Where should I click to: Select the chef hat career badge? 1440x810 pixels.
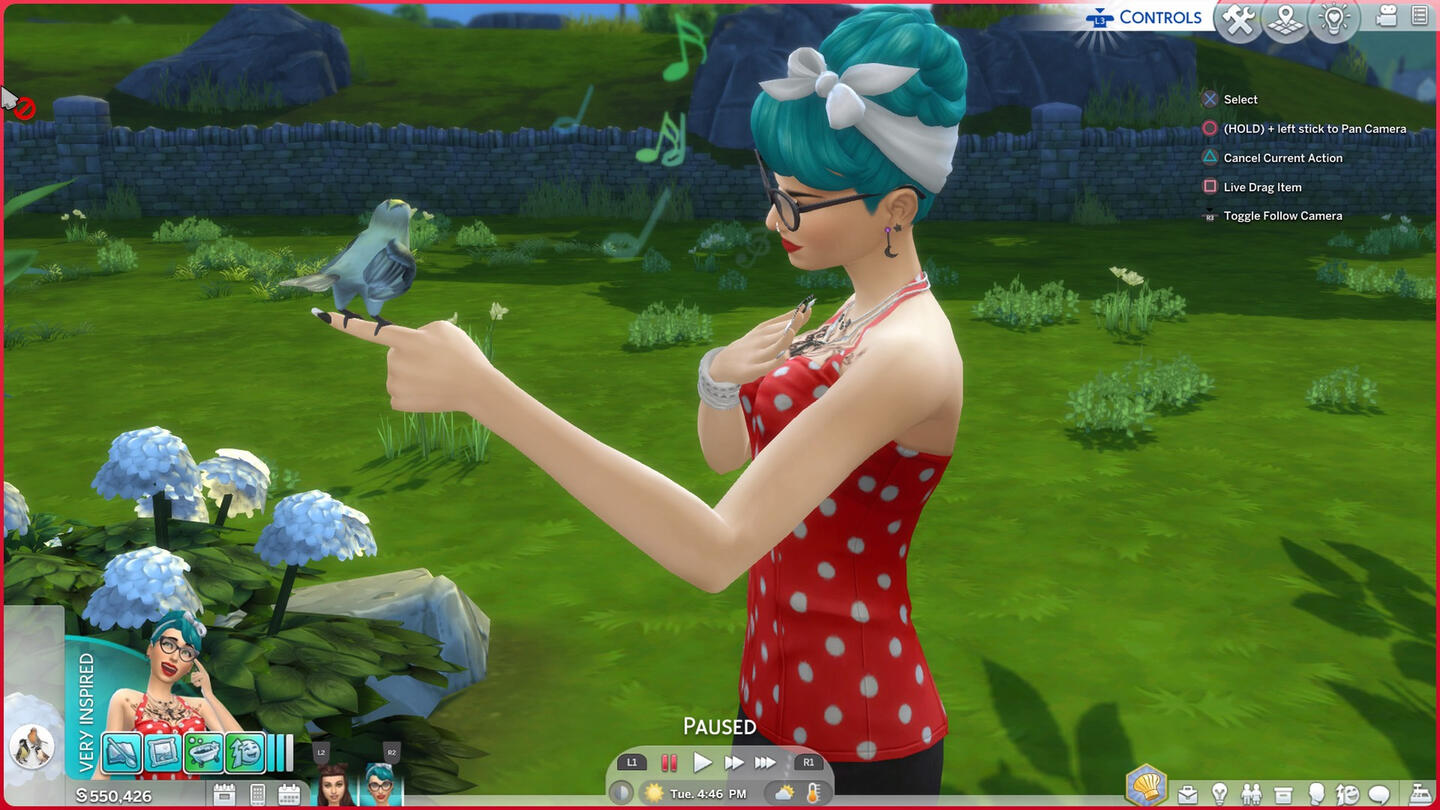[1148, 787]
